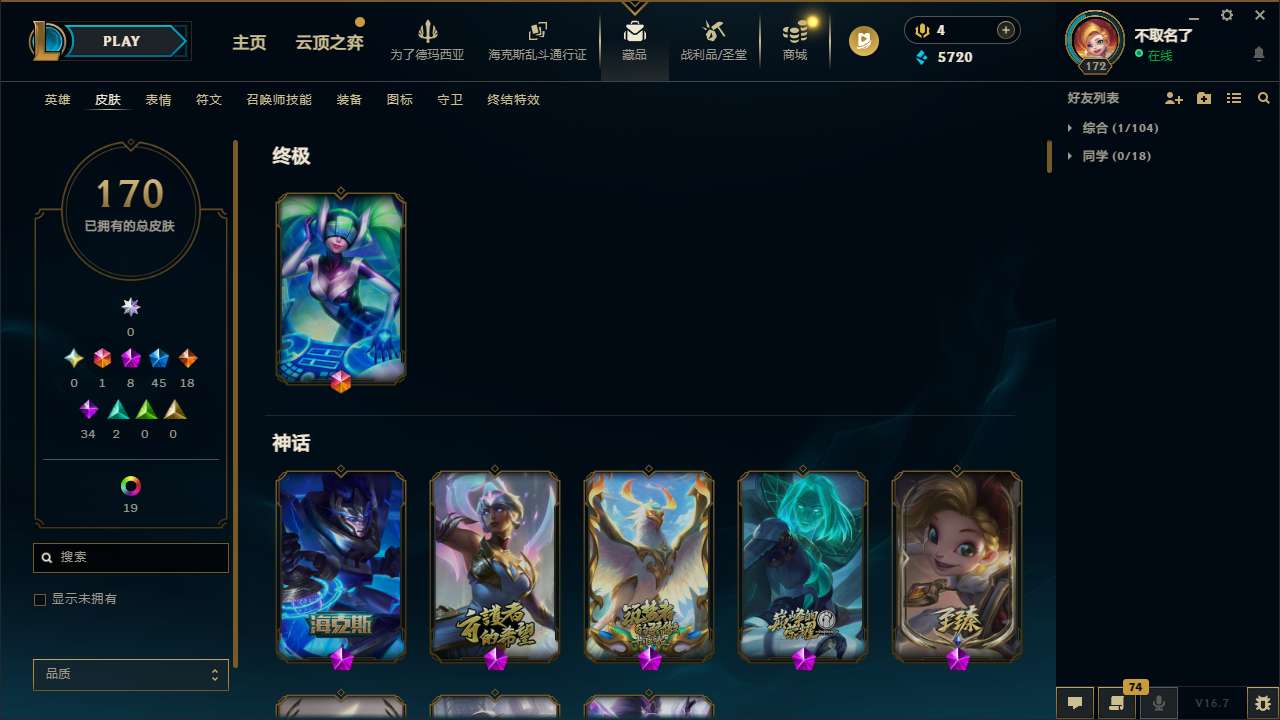Open the chat bubble icon in bottom bar
This screenshot has height=720, width=1280.
pos(1074,702)
